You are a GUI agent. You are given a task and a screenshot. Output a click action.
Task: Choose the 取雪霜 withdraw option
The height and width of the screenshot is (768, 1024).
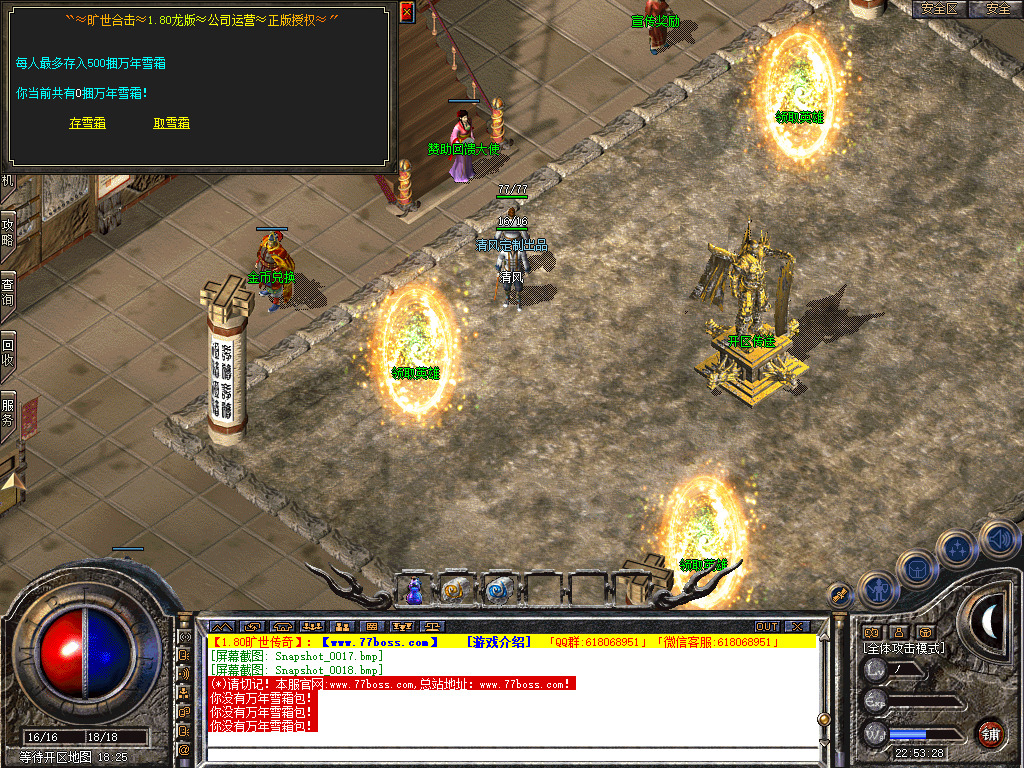[171, 123]
